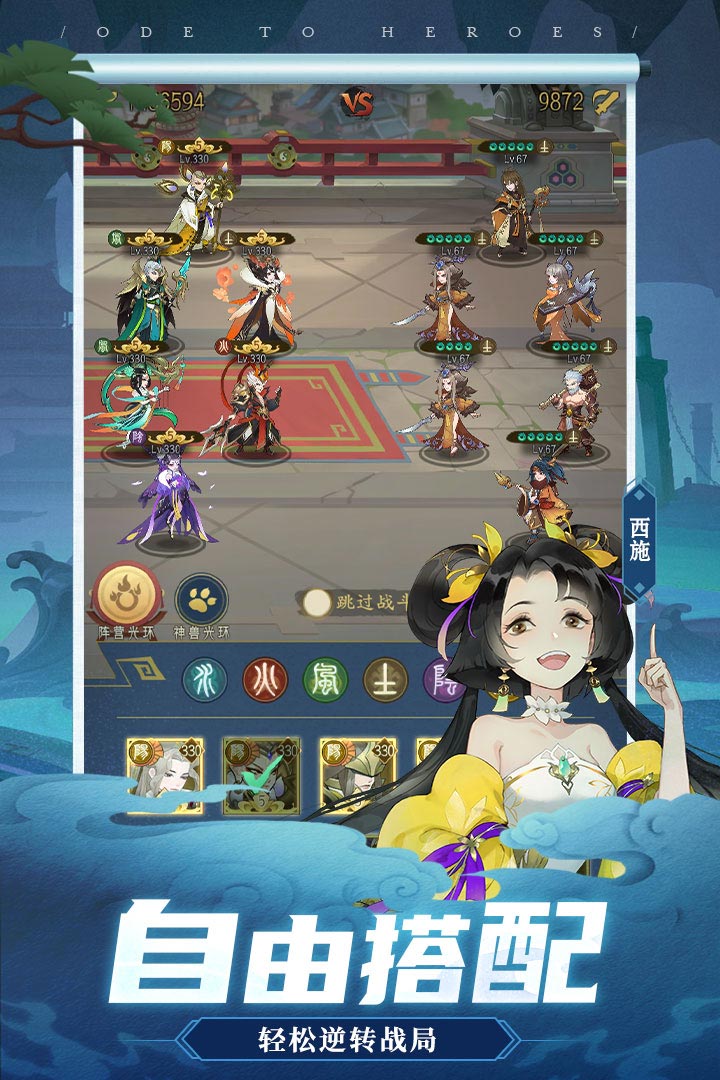
Task: Filter heroes by the 火 fire element
Action: click(x=263, y=679)
